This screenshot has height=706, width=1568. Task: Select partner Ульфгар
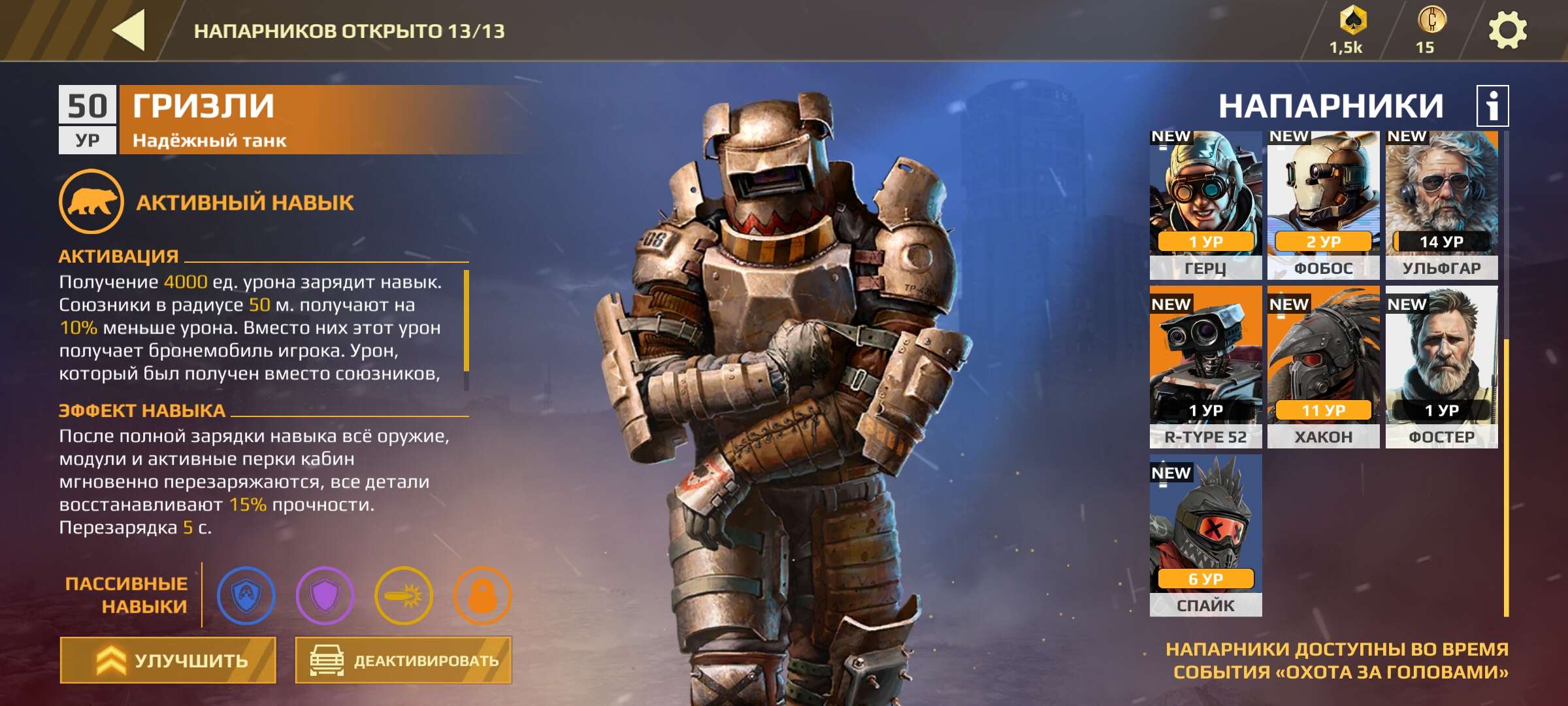click(x=1441, y=205)
